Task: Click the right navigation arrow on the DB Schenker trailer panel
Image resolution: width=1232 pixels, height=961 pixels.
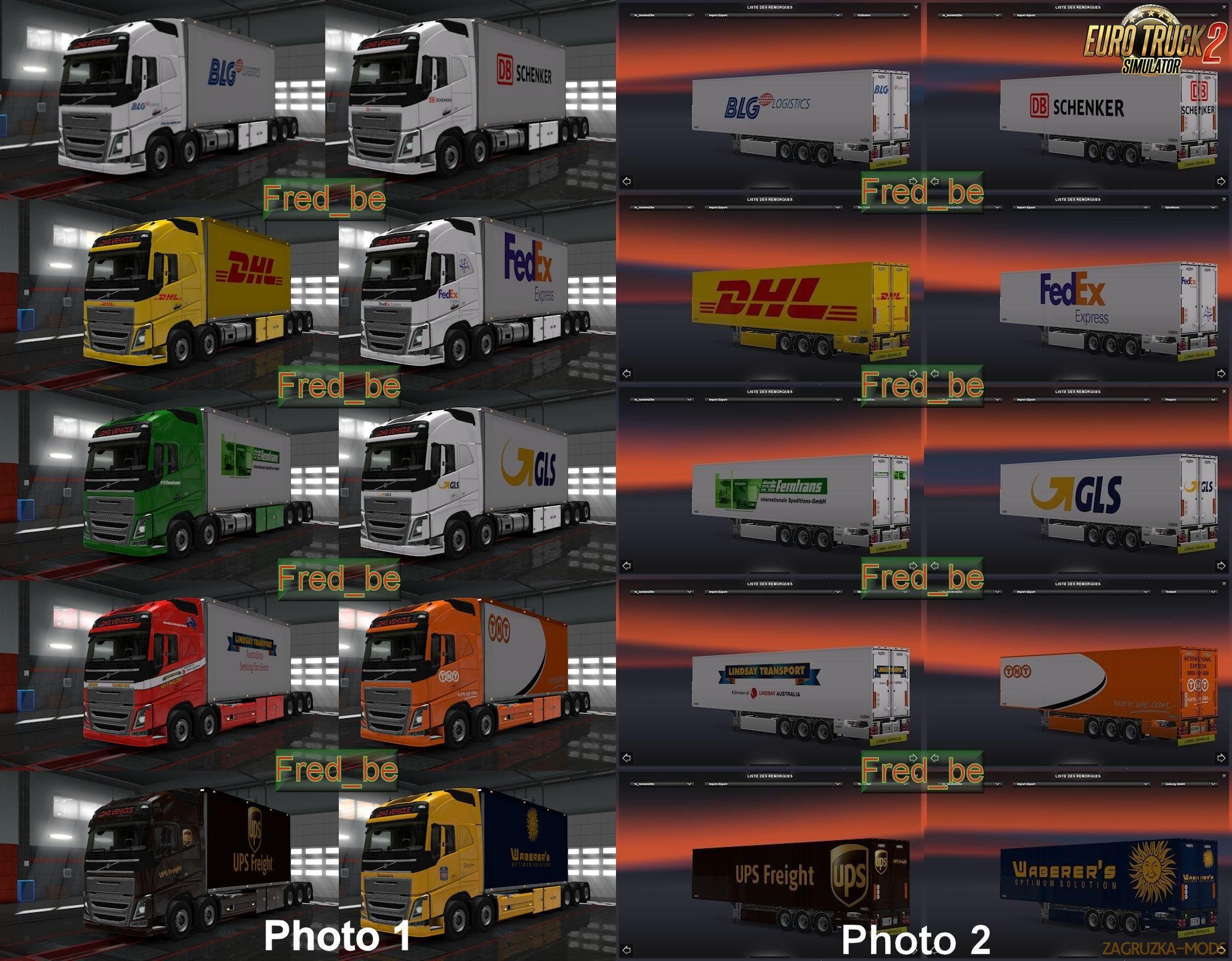Action: (1222, 180)
